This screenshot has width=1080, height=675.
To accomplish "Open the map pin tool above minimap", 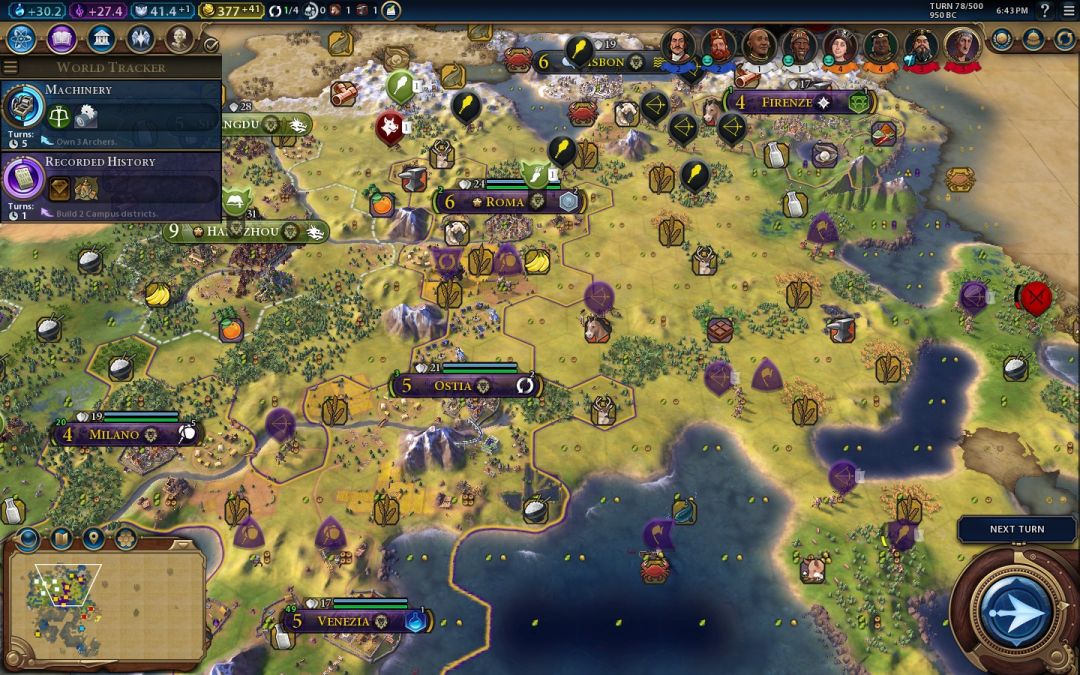I will 93,539.
